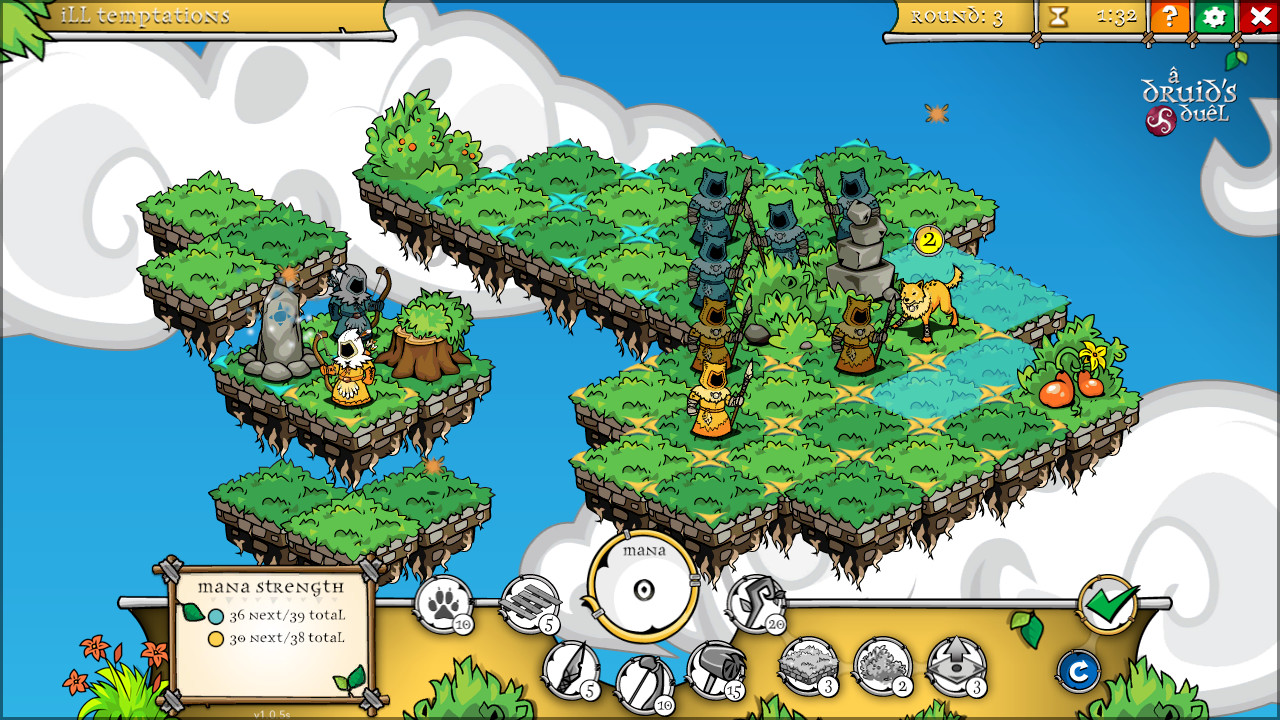
Task: Open the help screen via question mark
Action: (1169, 17)
